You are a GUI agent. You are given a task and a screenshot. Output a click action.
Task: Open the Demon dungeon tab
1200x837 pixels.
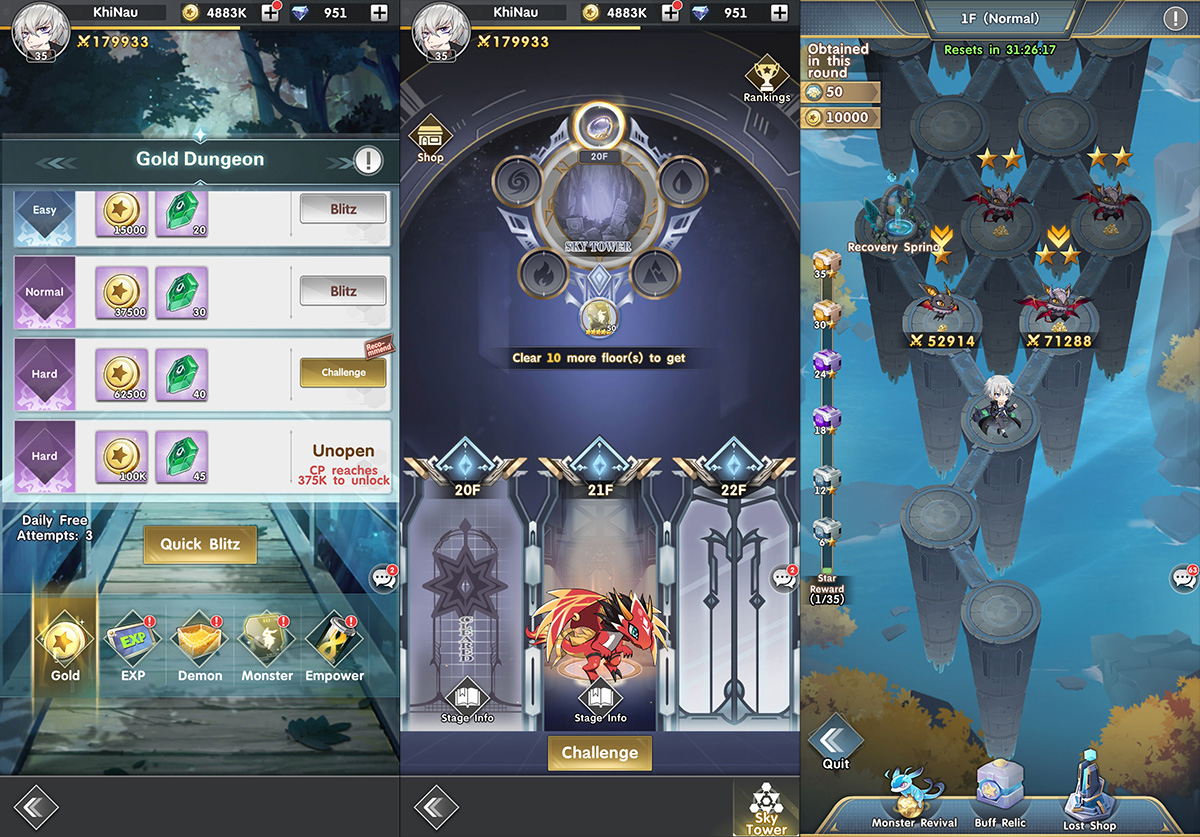(x=200, y=645)
